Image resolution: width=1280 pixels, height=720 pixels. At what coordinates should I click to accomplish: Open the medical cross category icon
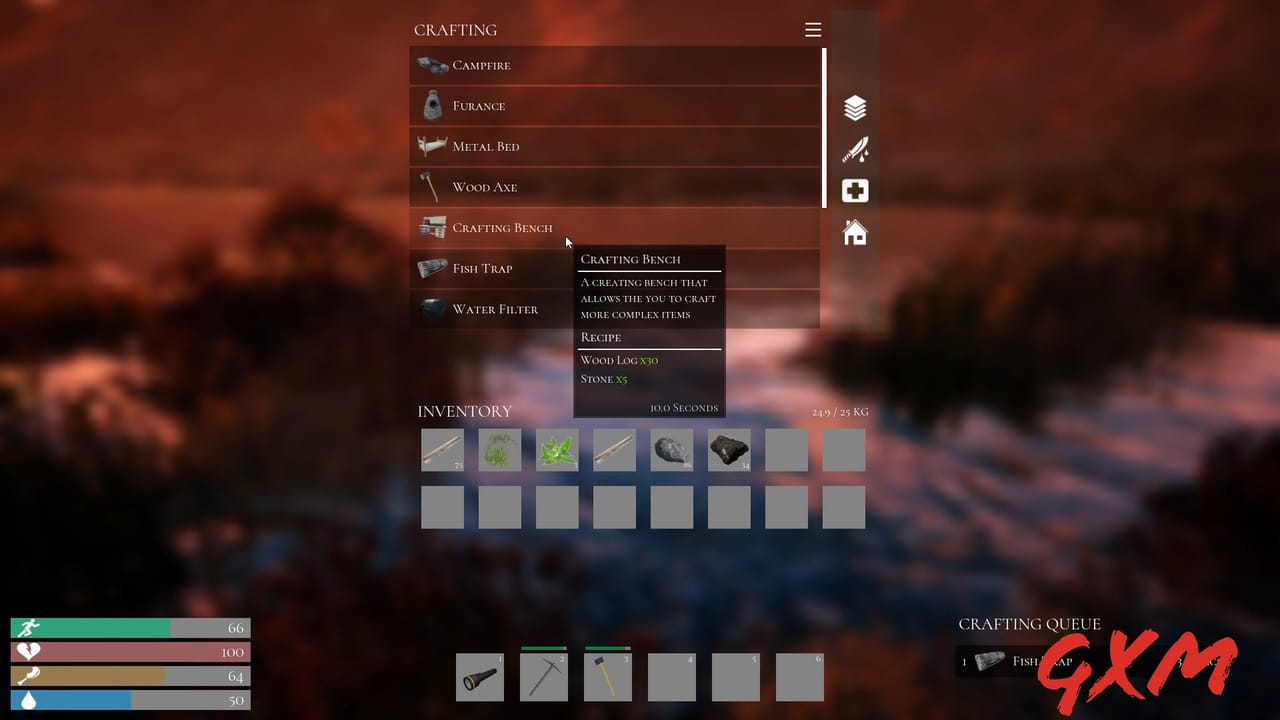(x=855, y=190)
